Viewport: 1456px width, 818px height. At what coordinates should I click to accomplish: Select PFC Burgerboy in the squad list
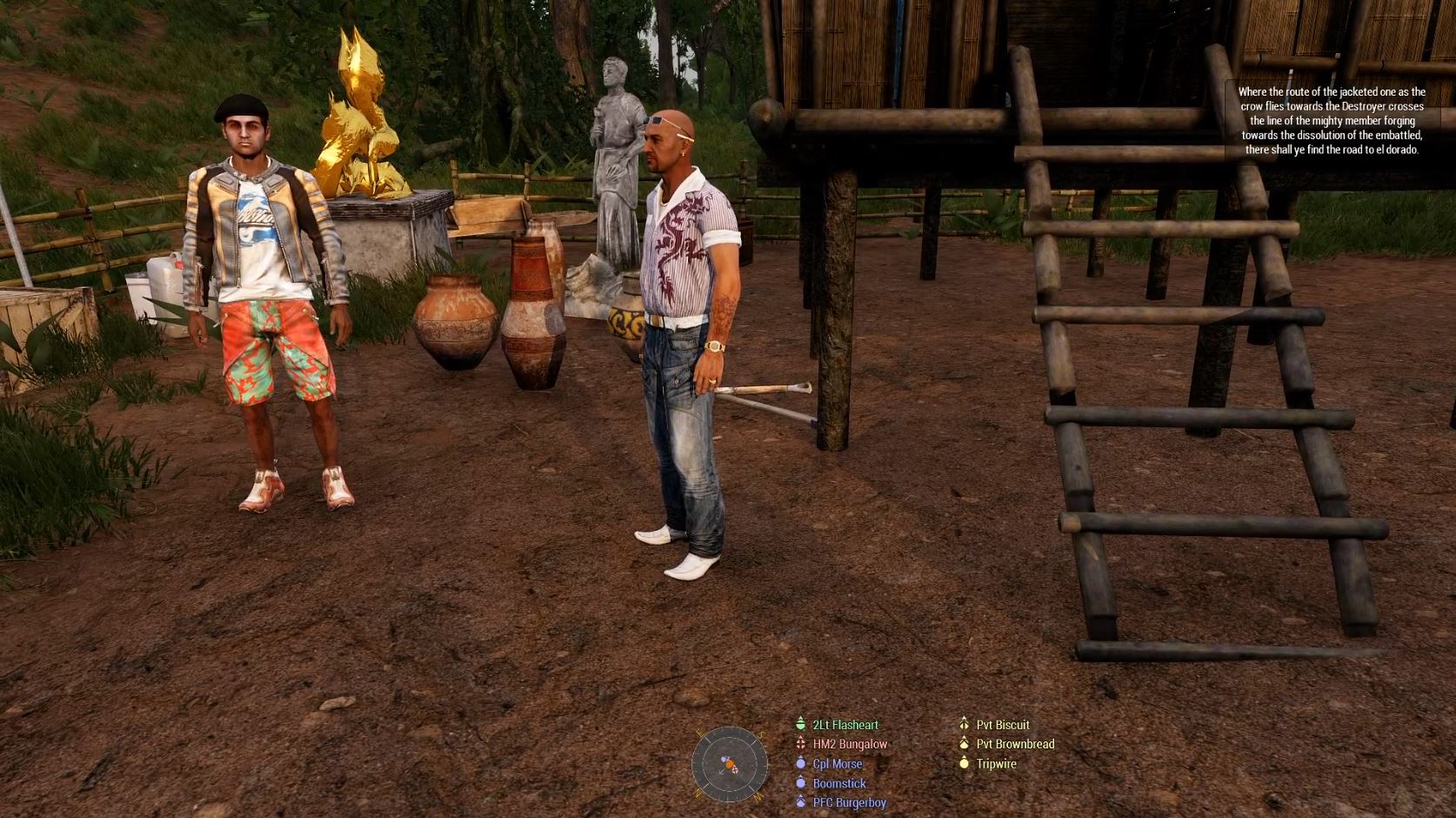coord(849,802)
